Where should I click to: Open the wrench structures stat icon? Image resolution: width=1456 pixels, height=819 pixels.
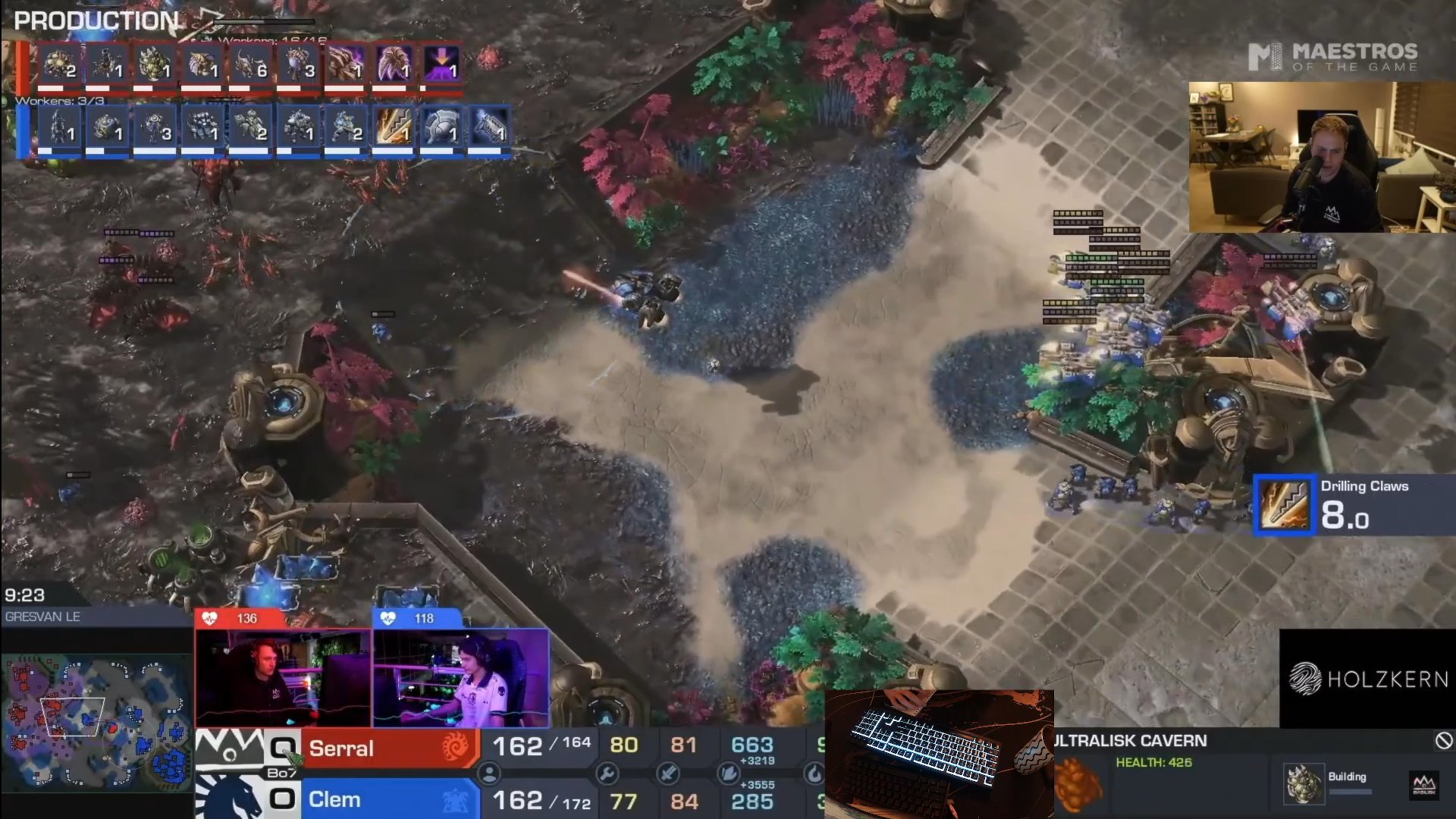pyautogui.click(x=607, y=774)
